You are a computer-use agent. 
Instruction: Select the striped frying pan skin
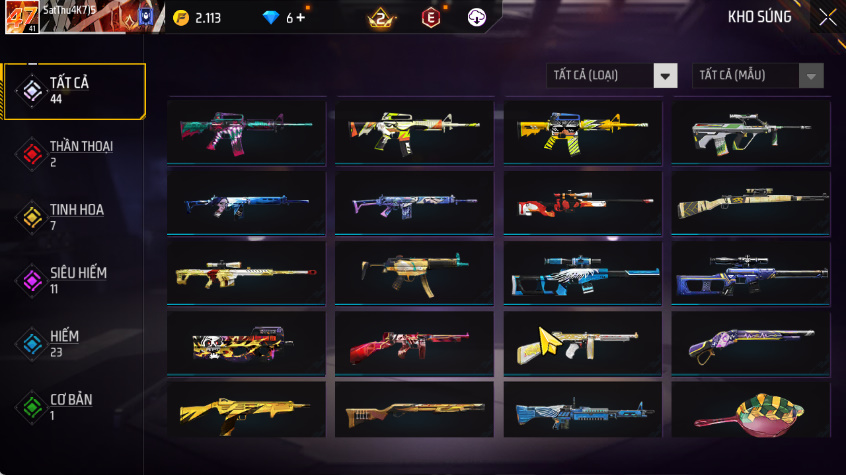tap(750, 411)
